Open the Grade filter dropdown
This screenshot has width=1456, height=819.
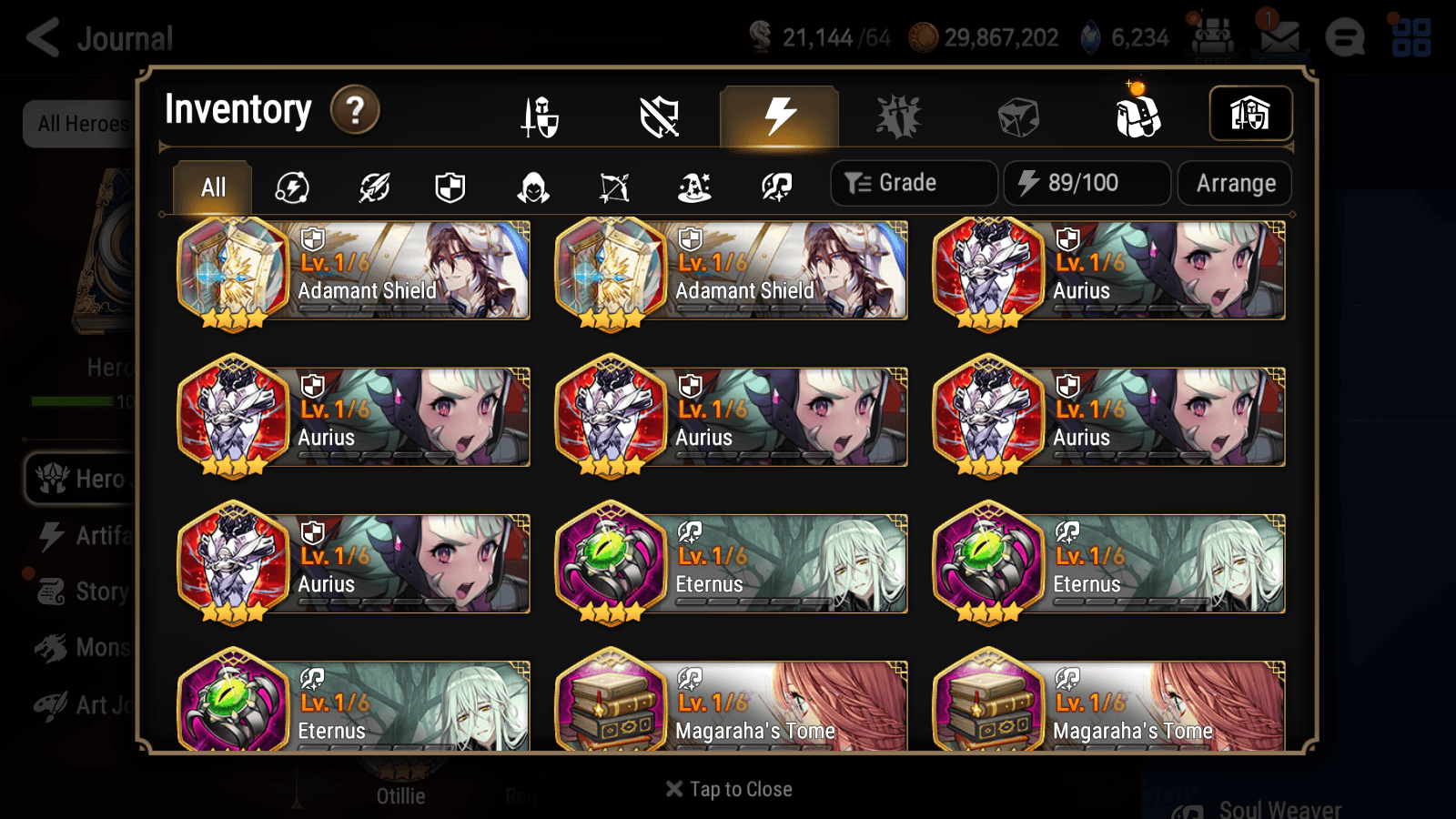(913, 183)
